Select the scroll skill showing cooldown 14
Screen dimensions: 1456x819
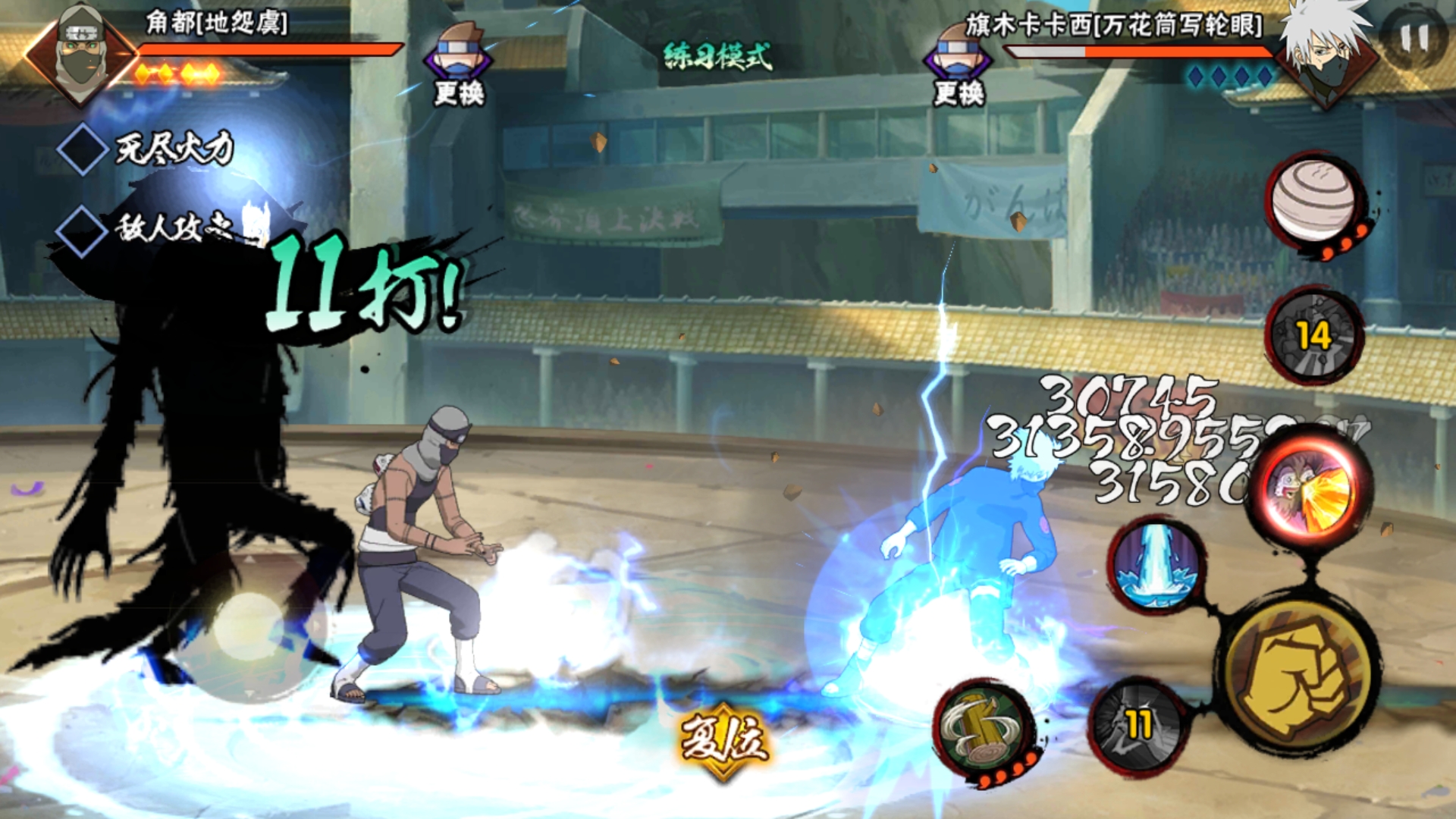(x=1313, y=336)
